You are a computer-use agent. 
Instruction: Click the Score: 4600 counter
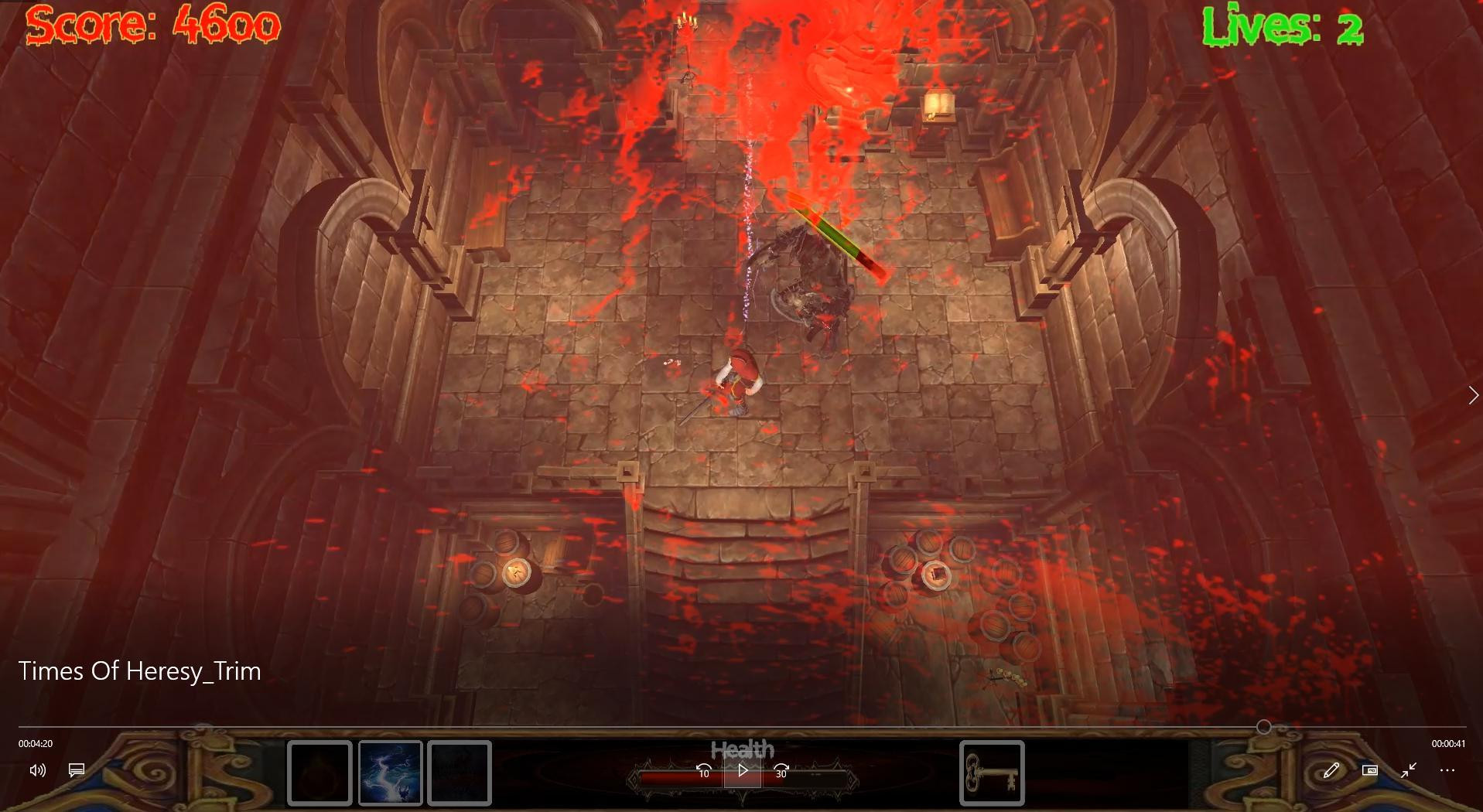(x=152, y=24)
